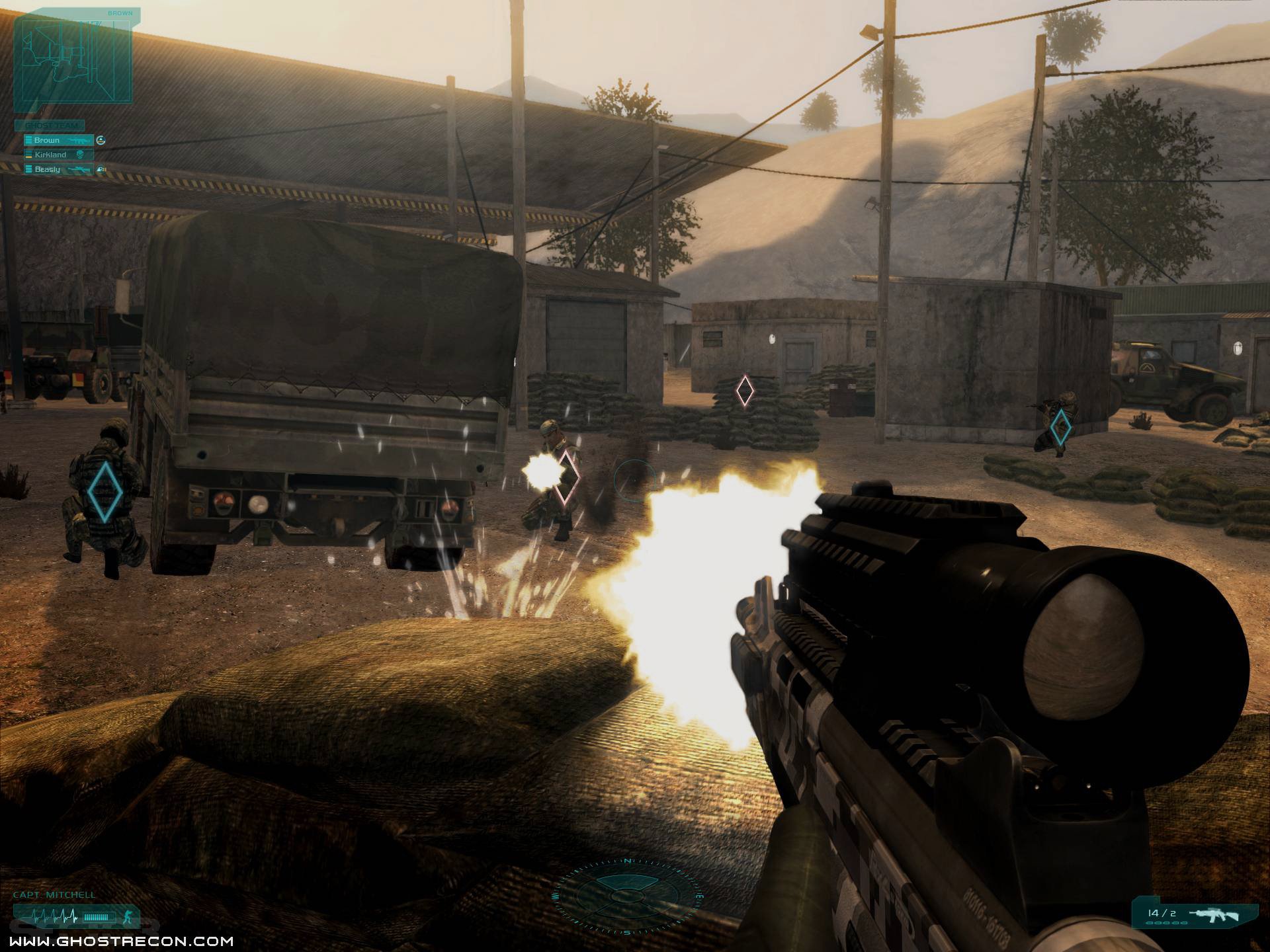Click the drone order icon beside Brown
1270x952 pixels.
(101, 140)
